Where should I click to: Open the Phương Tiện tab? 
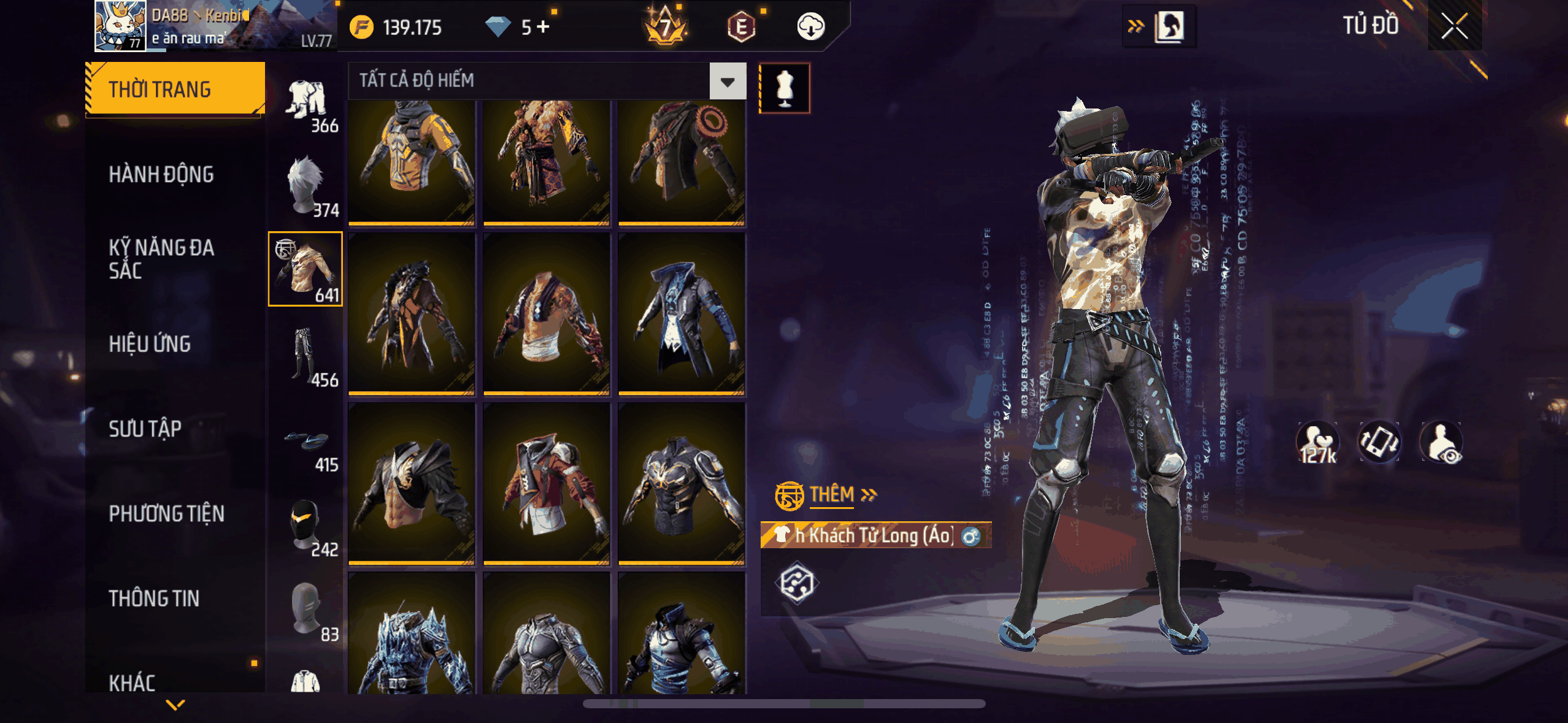pos(166,513)
